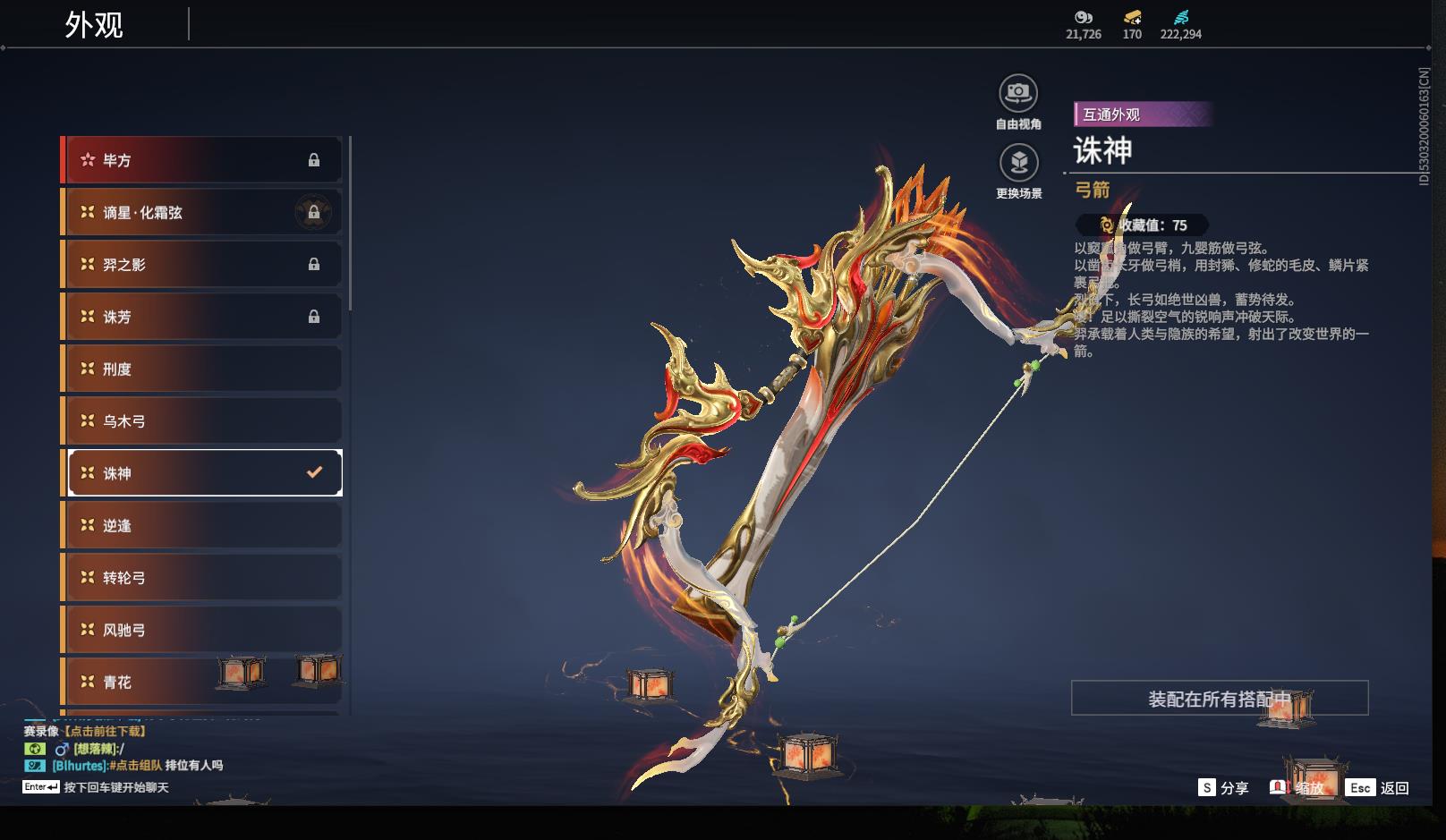Image resolution: width=1446 pixels, height=840 pixels.
Task: Select the 毕方 bow skin
Action: point(201,160)
